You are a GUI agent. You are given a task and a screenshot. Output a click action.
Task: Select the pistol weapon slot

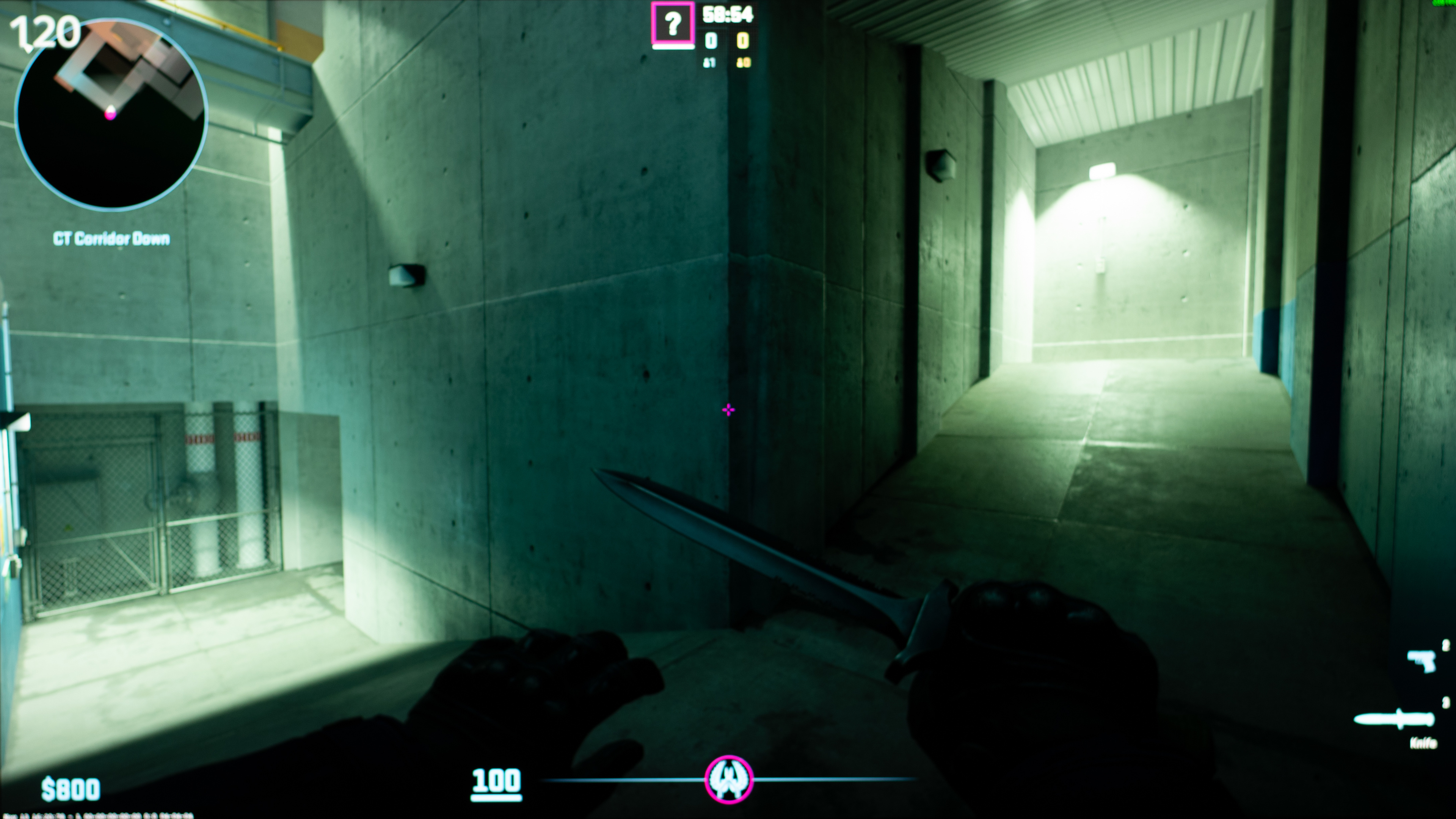[x=1421, y=660]
